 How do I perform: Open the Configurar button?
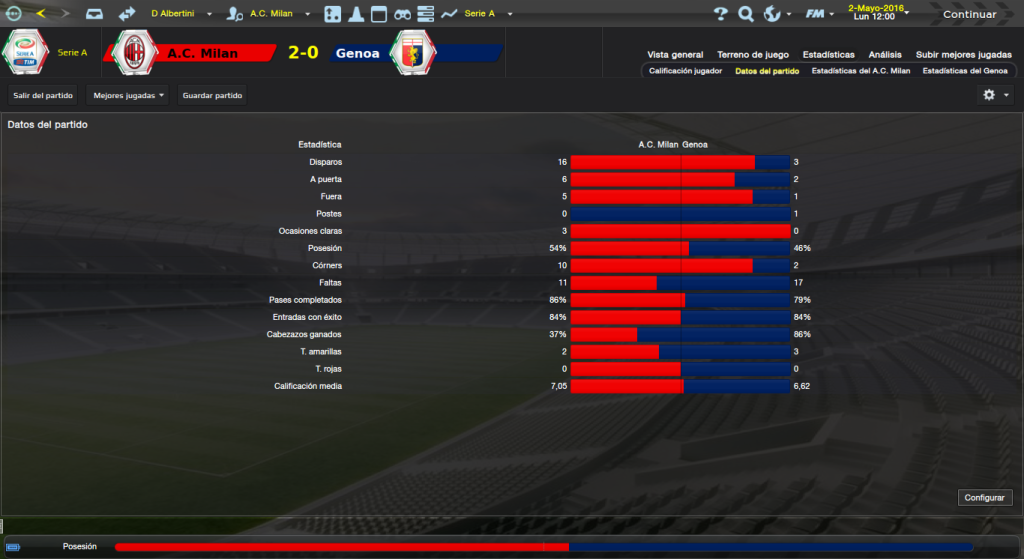(985, 497)
